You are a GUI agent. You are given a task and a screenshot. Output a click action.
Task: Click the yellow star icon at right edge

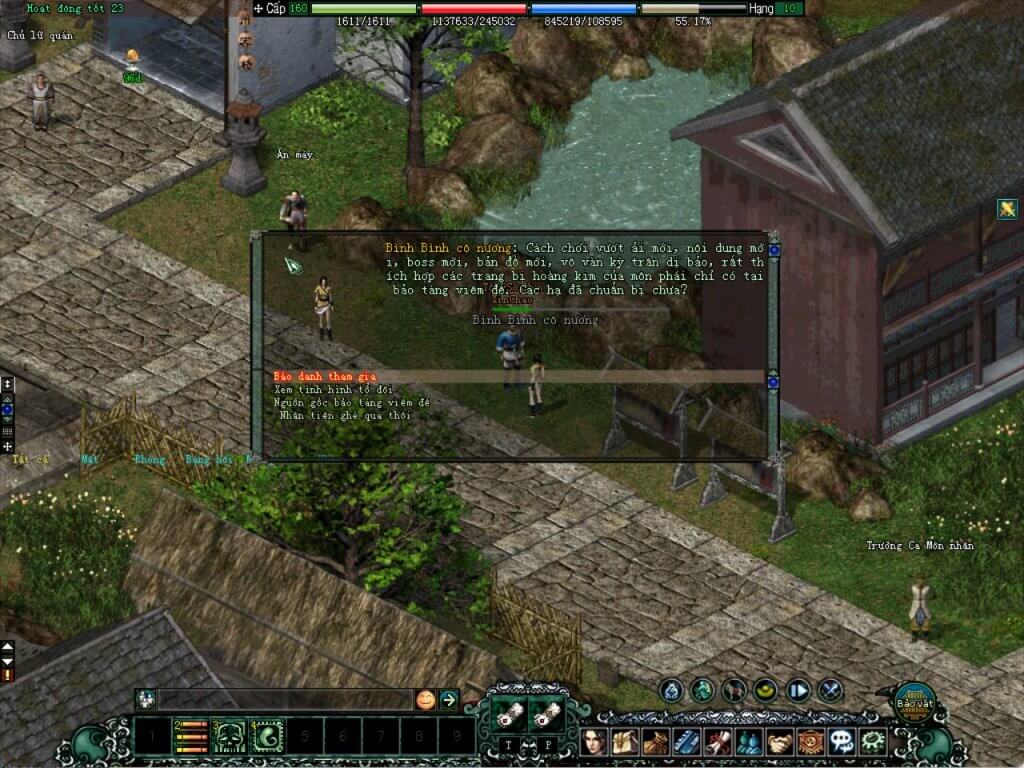coord(1007,209)
